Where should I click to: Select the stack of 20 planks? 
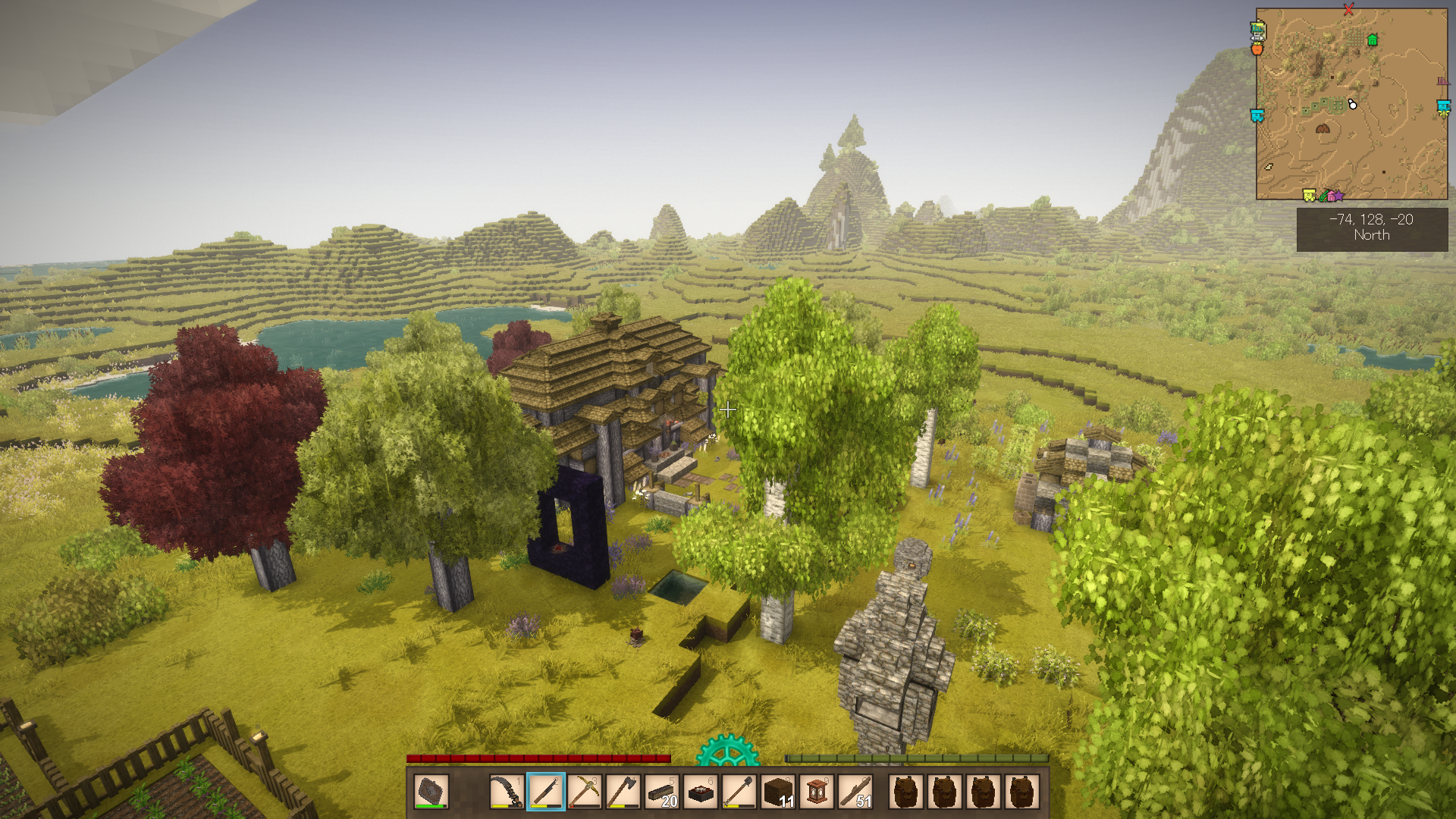point(661,792)
